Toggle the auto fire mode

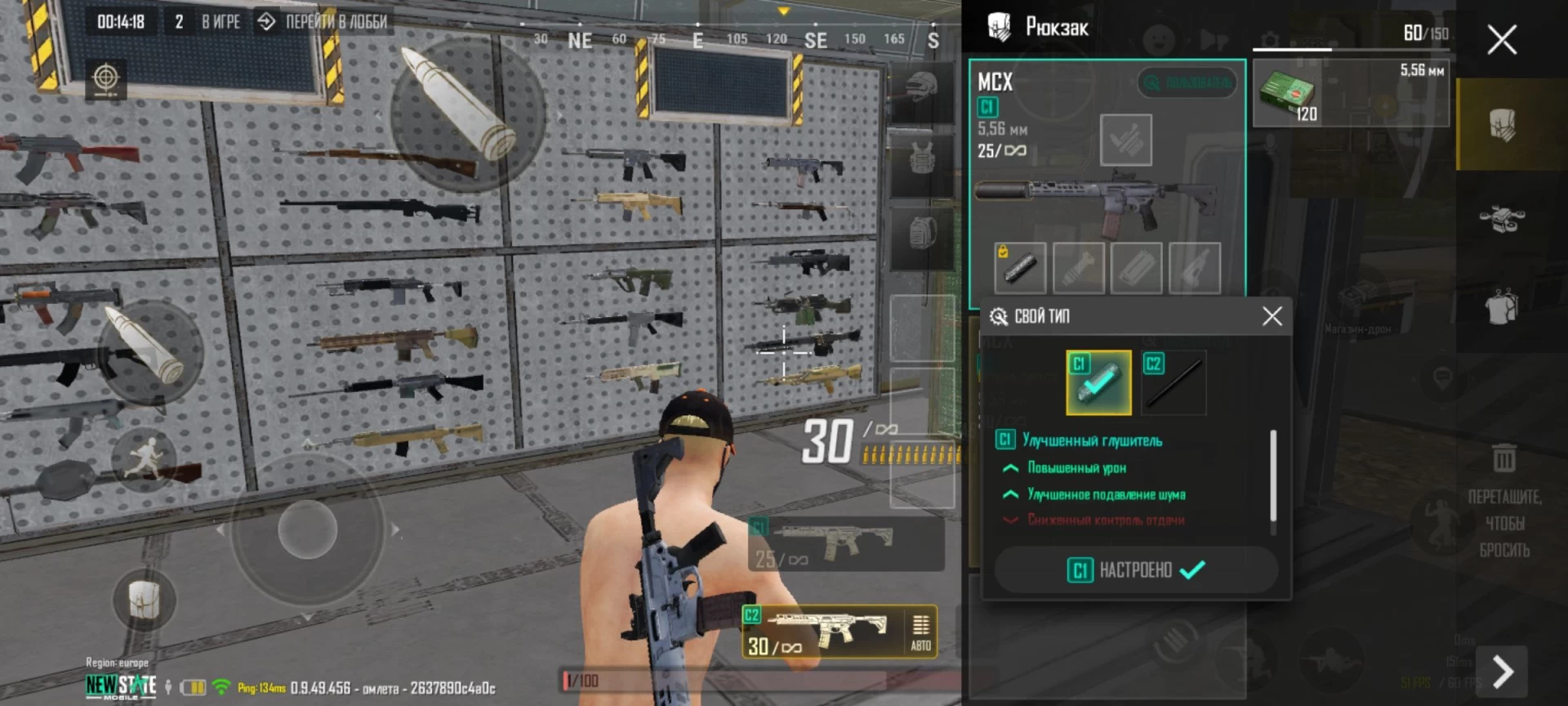(x=920, y=632)
